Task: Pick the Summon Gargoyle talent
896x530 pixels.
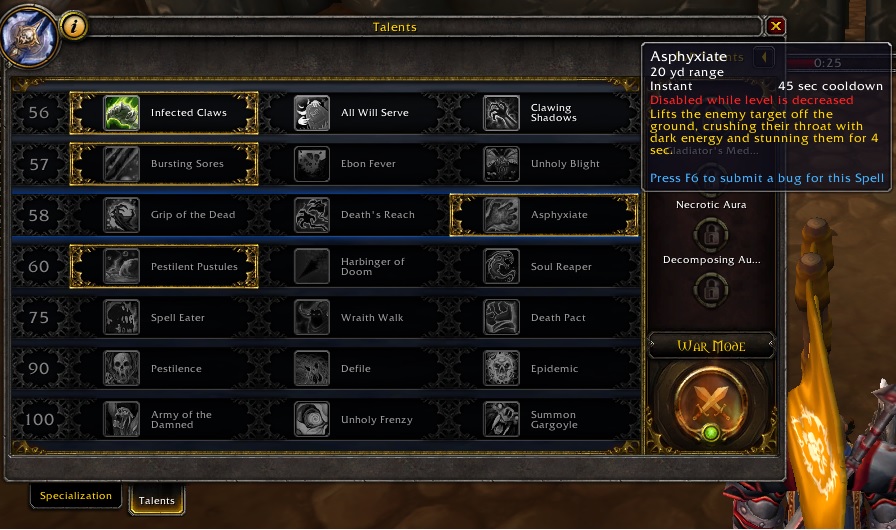Action: (x=544, y=419)
